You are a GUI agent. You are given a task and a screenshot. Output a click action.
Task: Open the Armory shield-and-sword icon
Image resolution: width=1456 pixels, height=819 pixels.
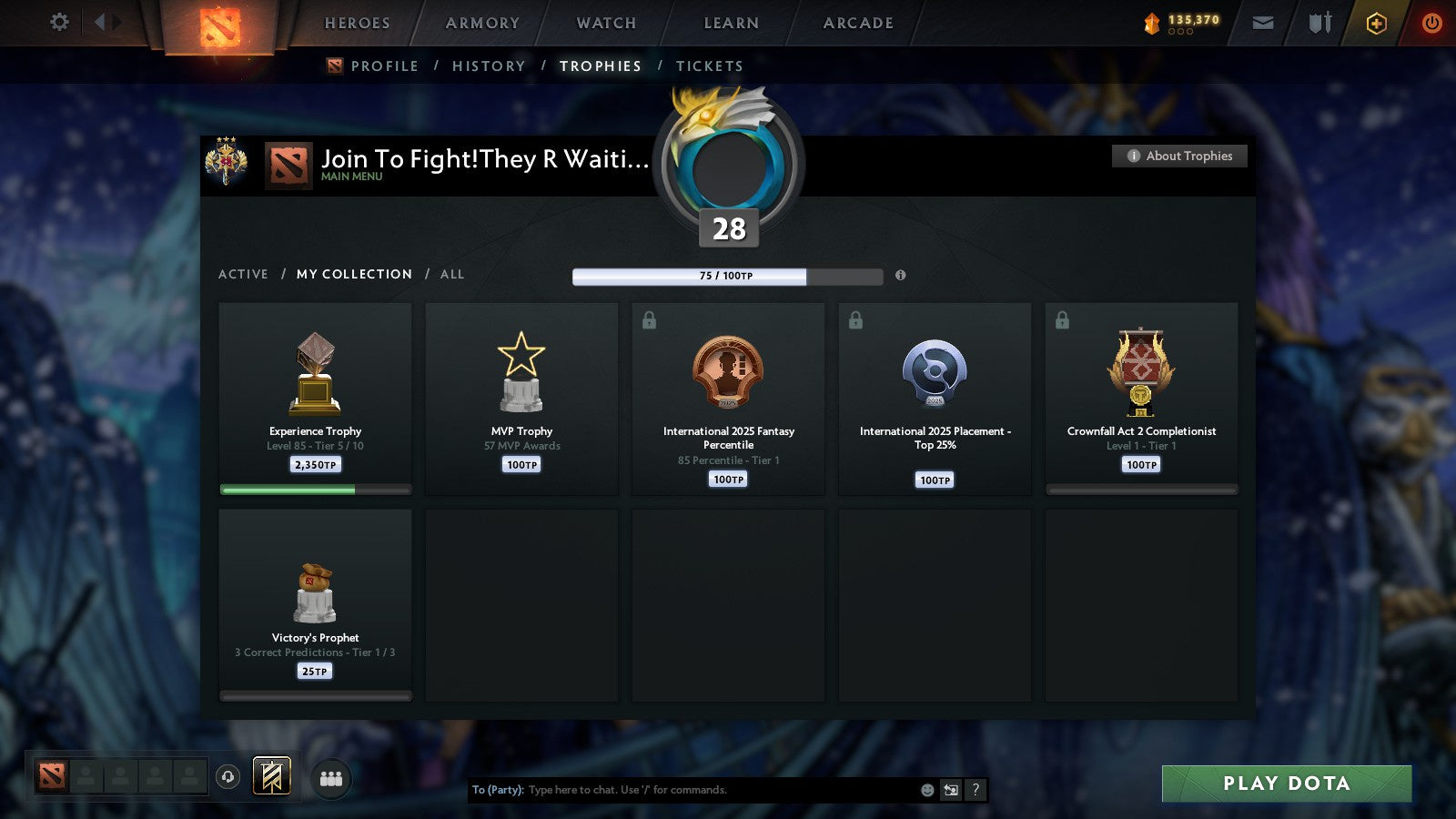click(1319, 23)
